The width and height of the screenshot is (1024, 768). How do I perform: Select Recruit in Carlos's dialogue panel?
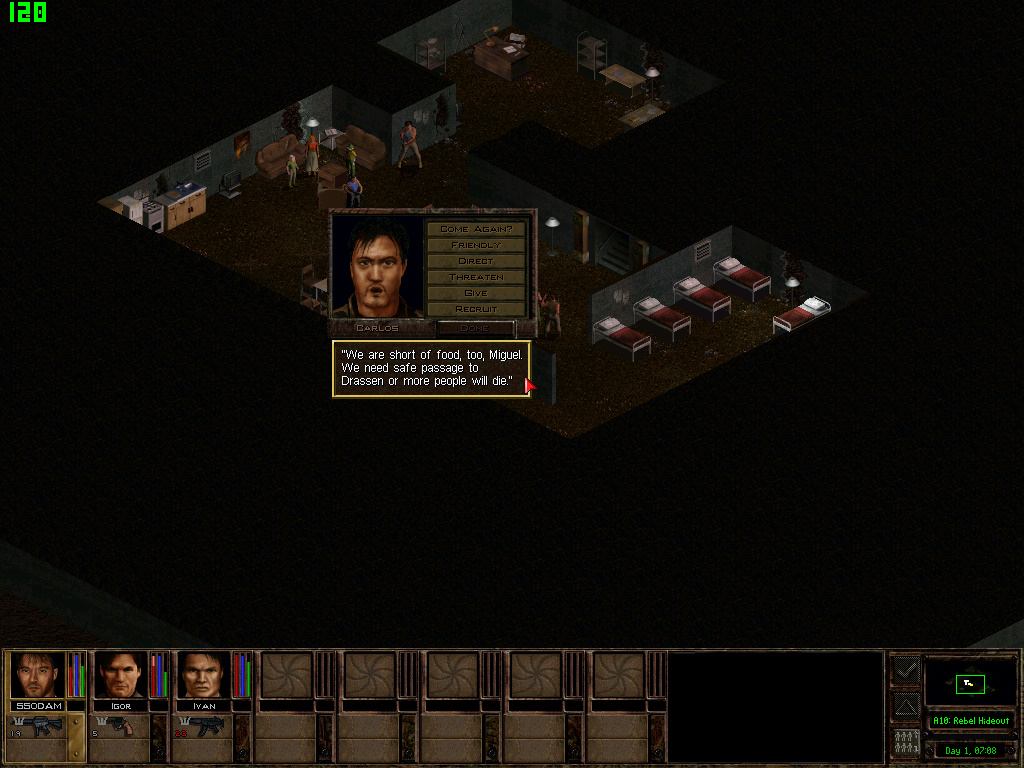(x=476, y=309)
